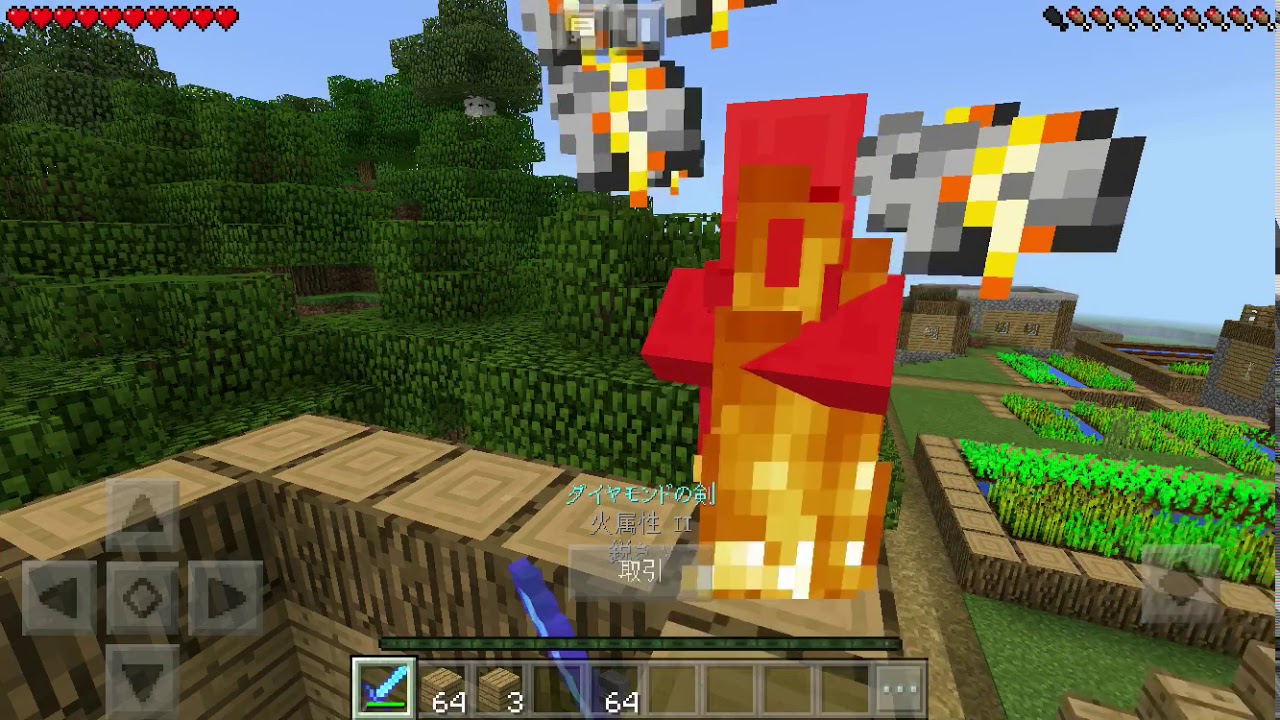Select the diamond sword in hotbar slot one
The width and height of the screenshot is (1280, 720).
383,688
